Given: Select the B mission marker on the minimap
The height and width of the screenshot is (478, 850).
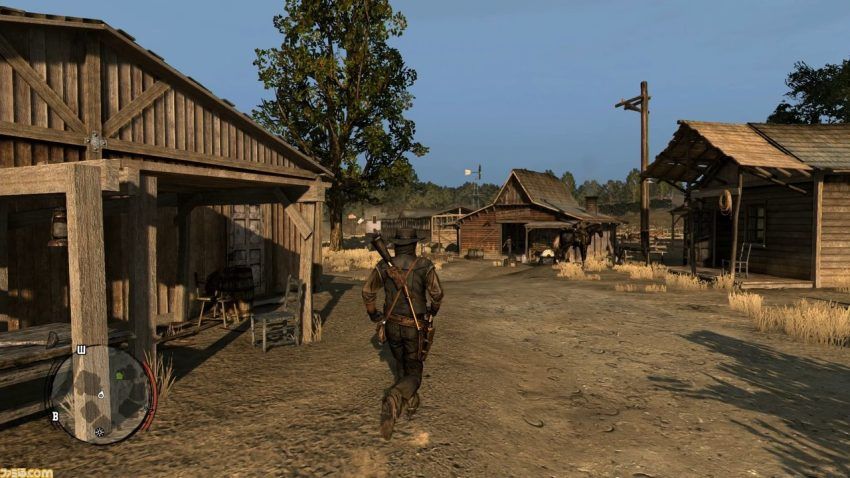Looking at the screenshot, I should point(55,416).
